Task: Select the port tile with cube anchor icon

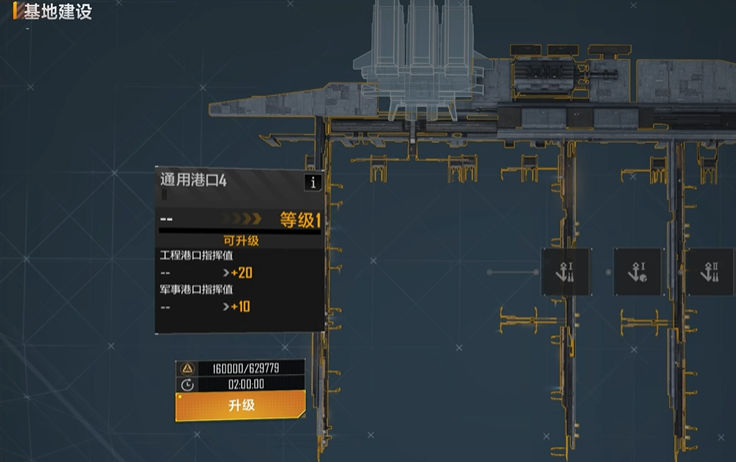Action: coord(637,272)
